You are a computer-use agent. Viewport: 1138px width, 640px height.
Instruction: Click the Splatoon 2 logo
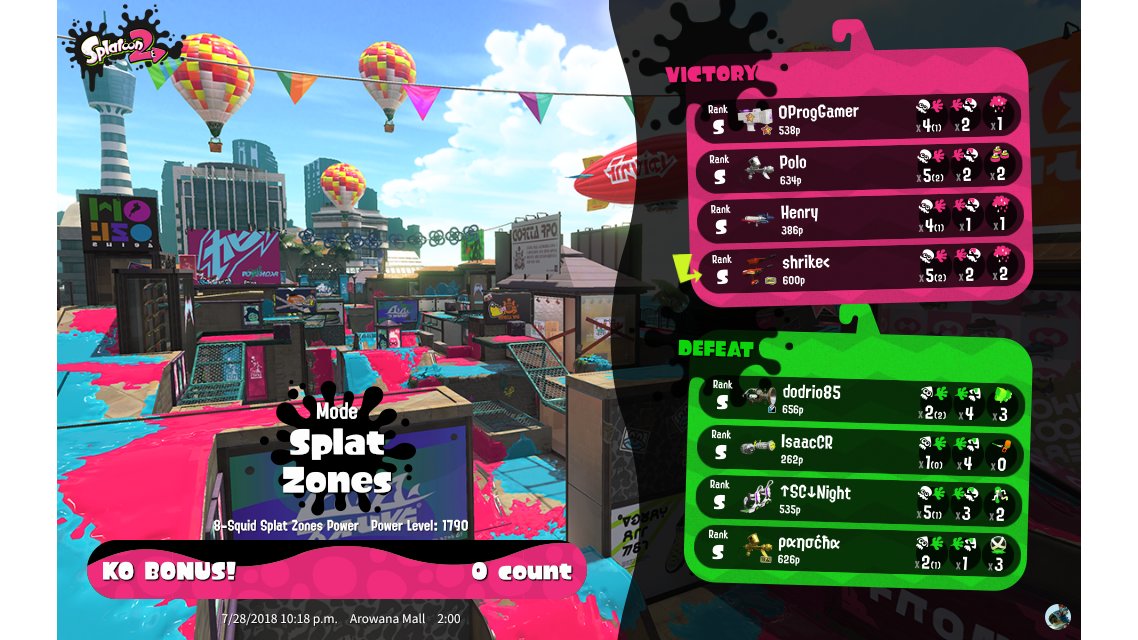tap(117, 49)
